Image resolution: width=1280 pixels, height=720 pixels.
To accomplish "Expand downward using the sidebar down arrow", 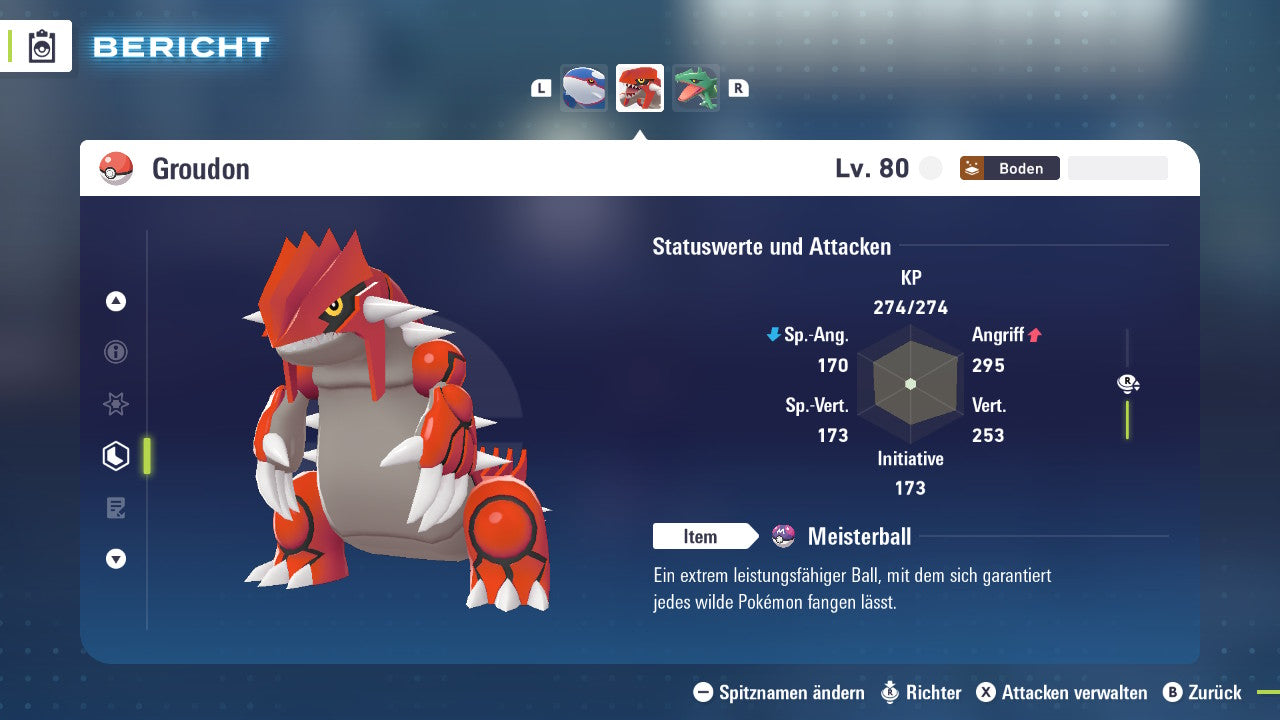I will pyautogui.click(x=115, y=559).
